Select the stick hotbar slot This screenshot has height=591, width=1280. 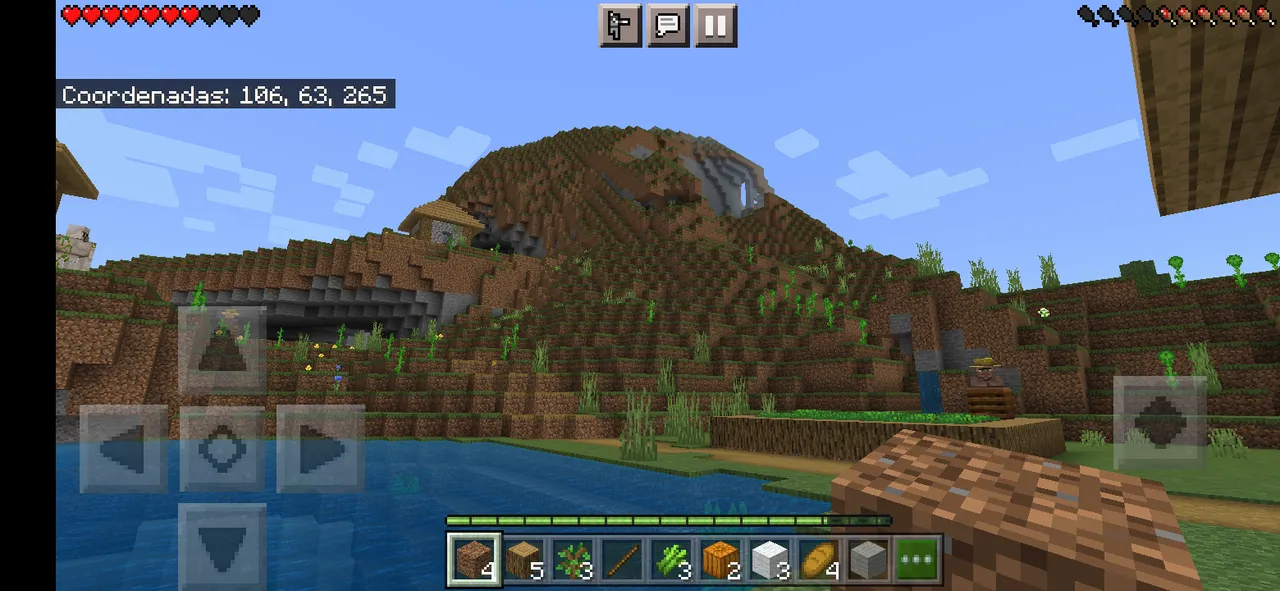[621, 559]
